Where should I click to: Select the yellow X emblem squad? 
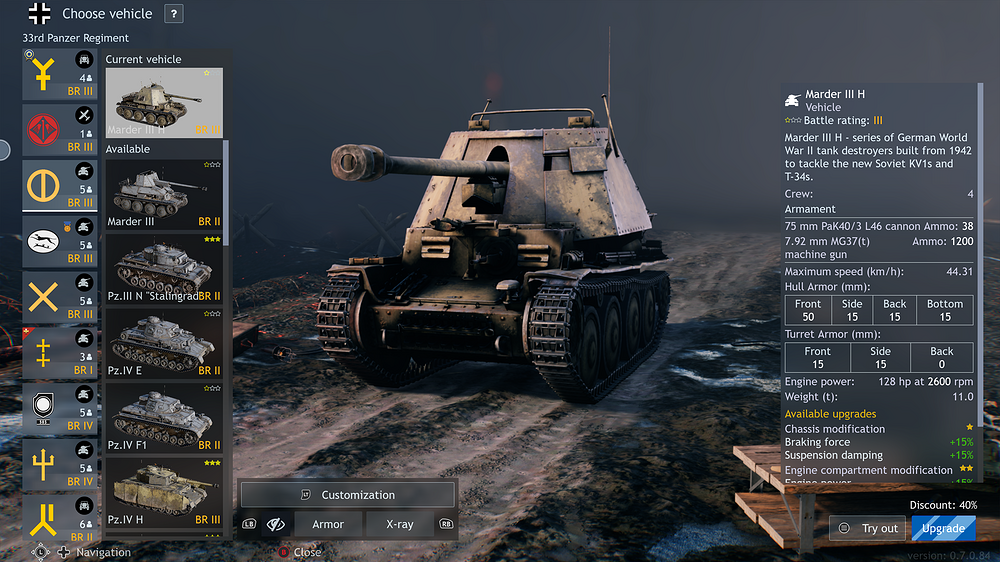coord(60,298)
